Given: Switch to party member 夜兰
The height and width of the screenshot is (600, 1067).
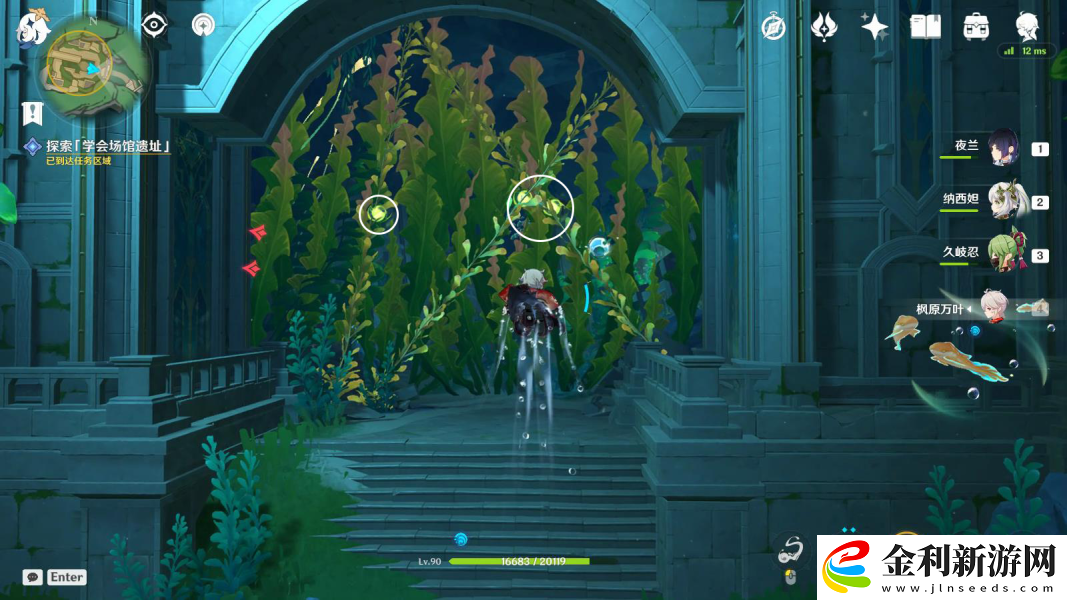Looking at the screenshot, I should 1003,148.
